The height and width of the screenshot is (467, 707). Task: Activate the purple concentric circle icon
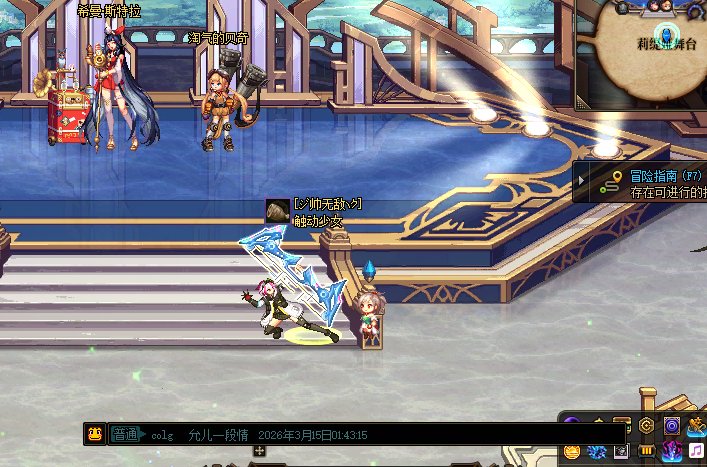click(671, 426)
